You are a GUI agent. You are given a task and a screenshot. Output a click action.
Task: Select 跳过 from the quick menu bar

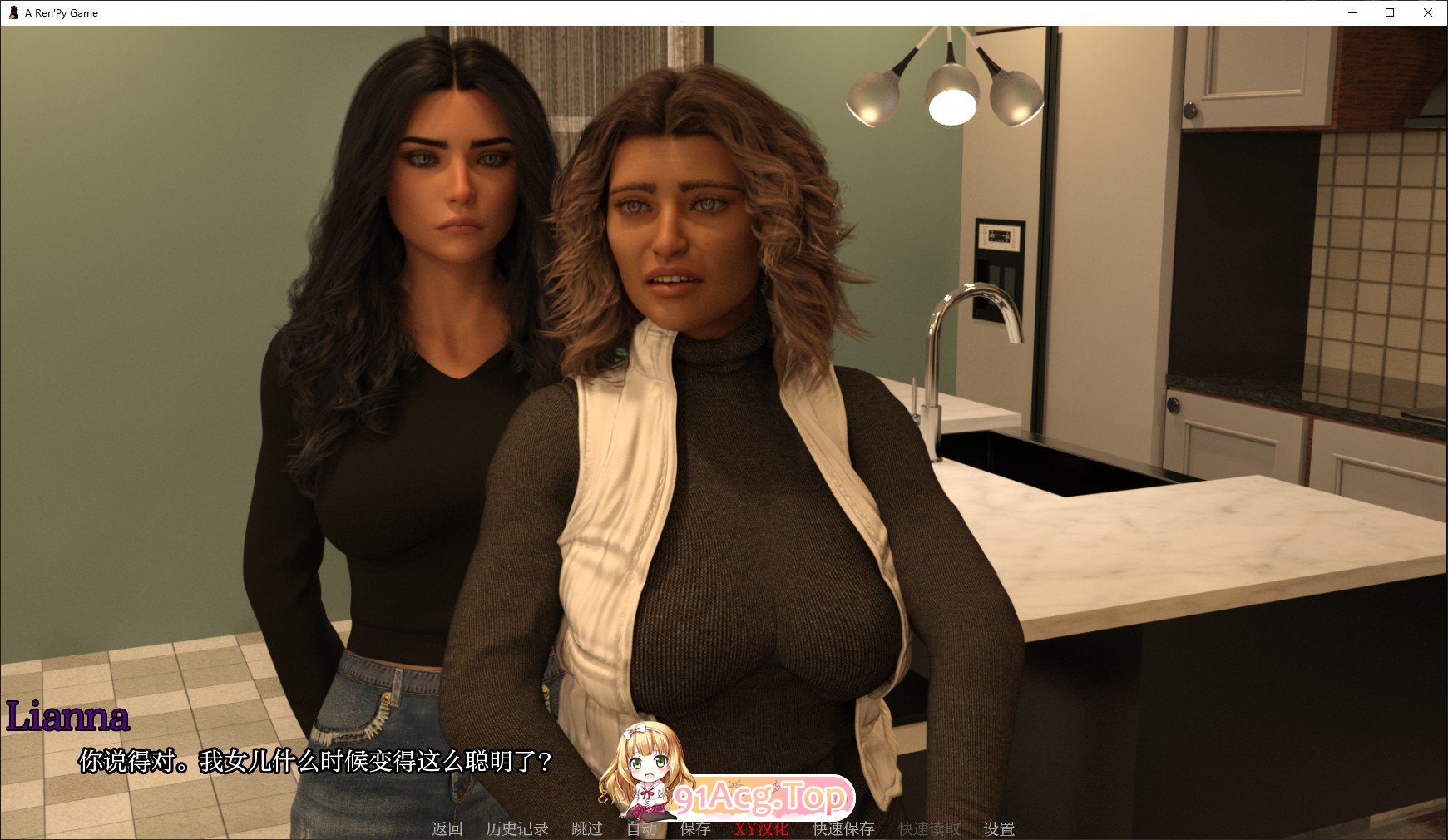(586, 829)
